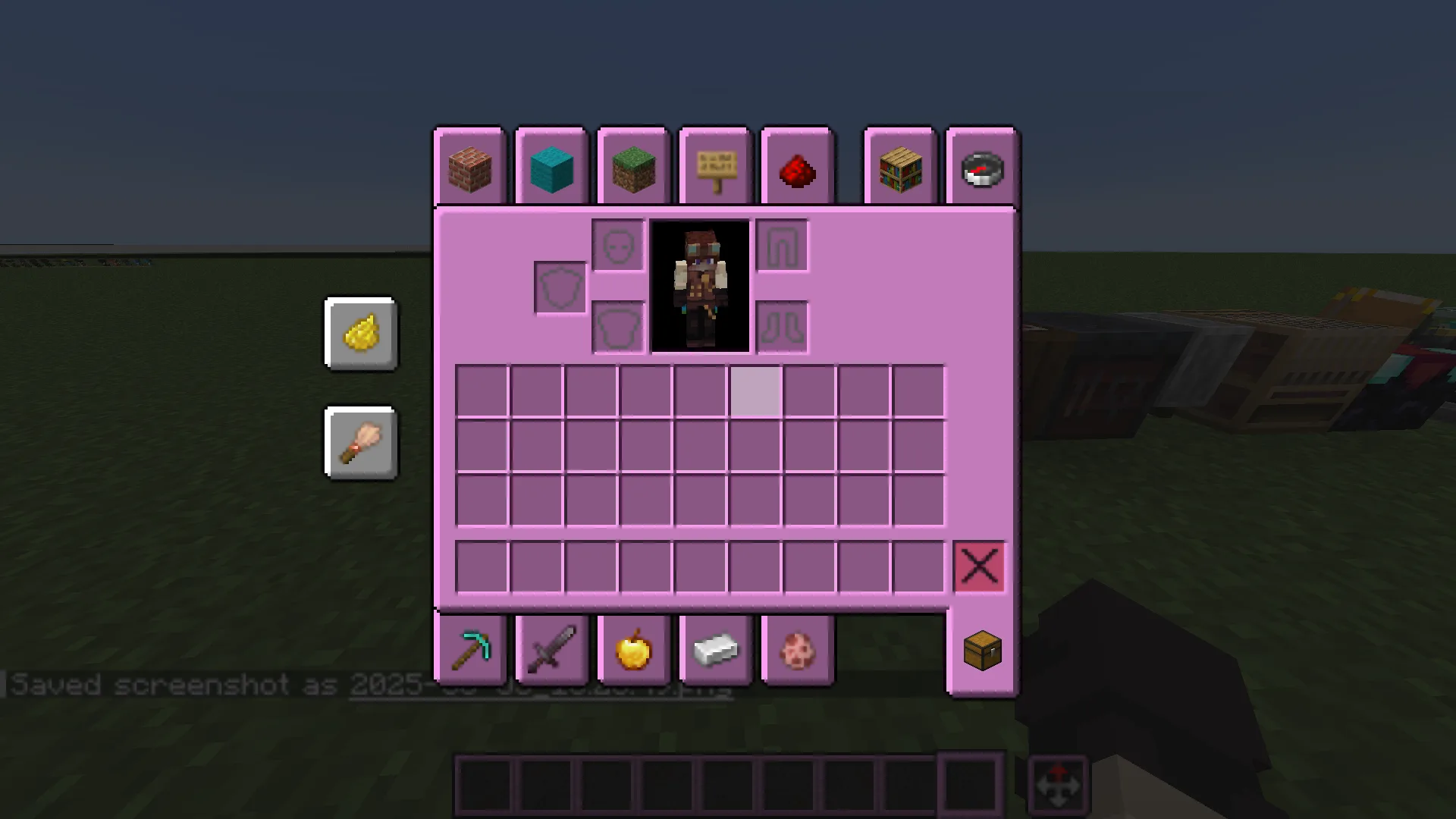
Task: Select the Colored Blocks tab with cyan wool
Action: (x=551, y=168)
